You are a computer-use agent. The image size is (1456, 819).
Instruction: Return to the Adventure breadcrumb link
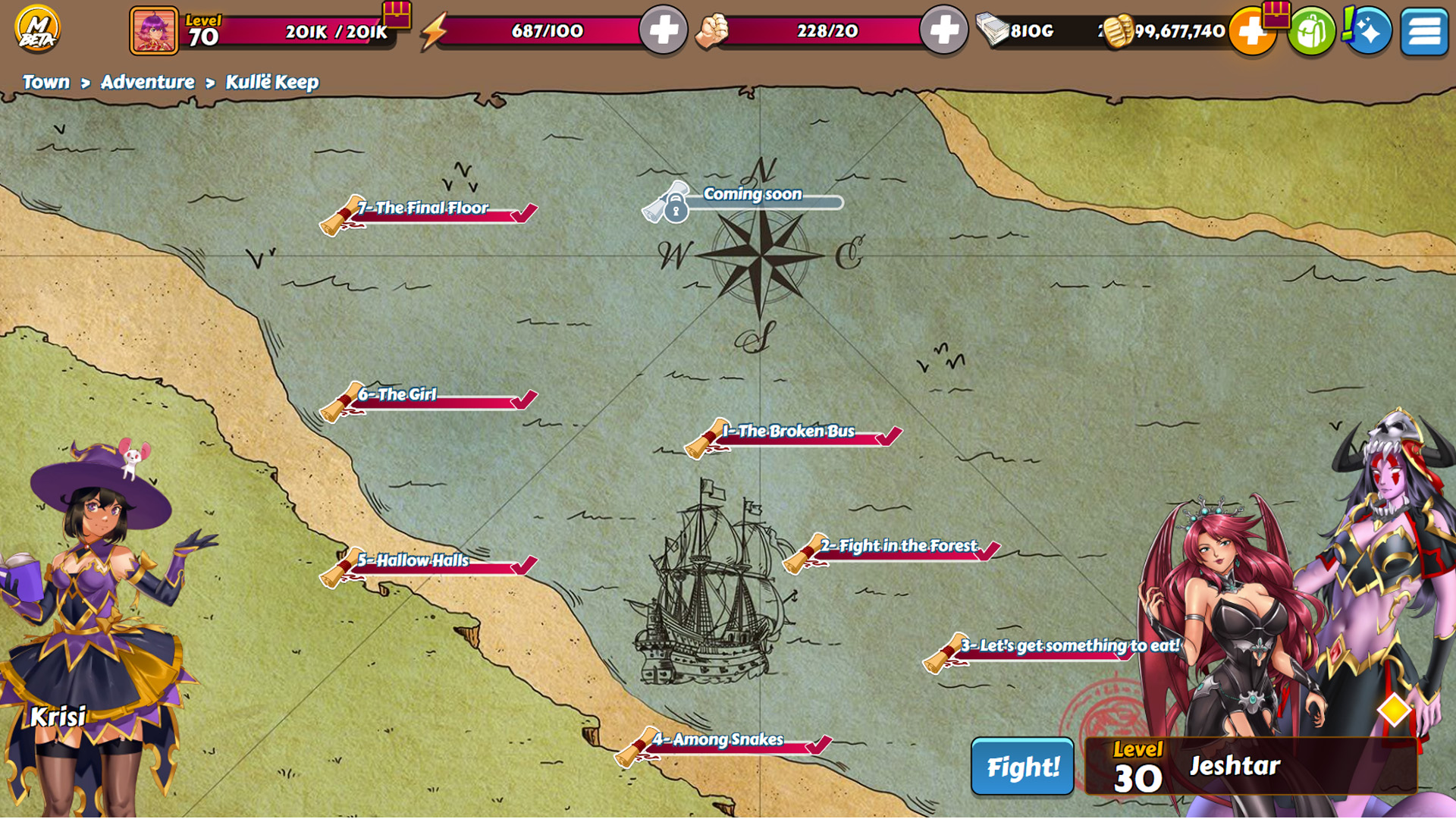click(147, 82)
